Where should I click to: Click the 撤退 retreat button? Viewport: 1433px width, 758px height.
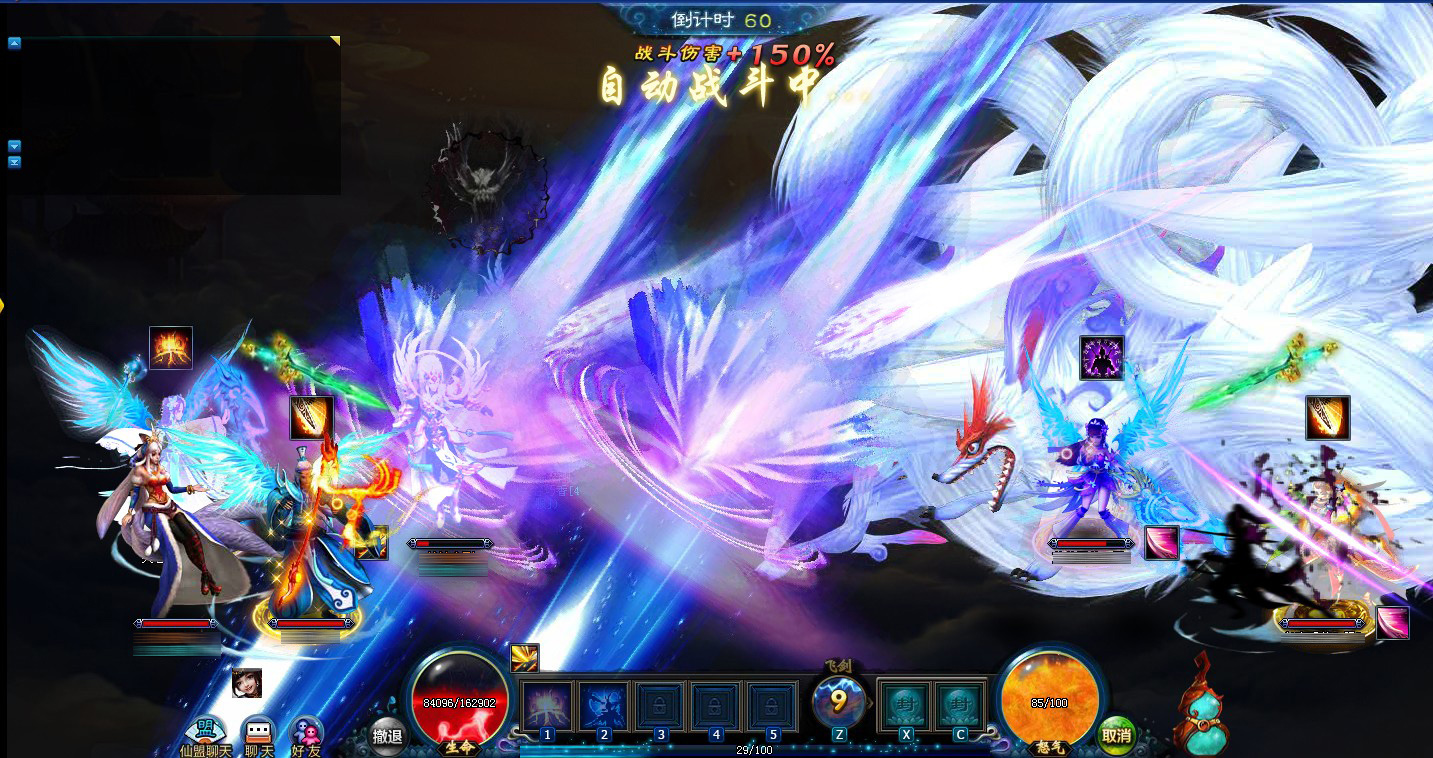pyautogui.click(x=387, y=736)
